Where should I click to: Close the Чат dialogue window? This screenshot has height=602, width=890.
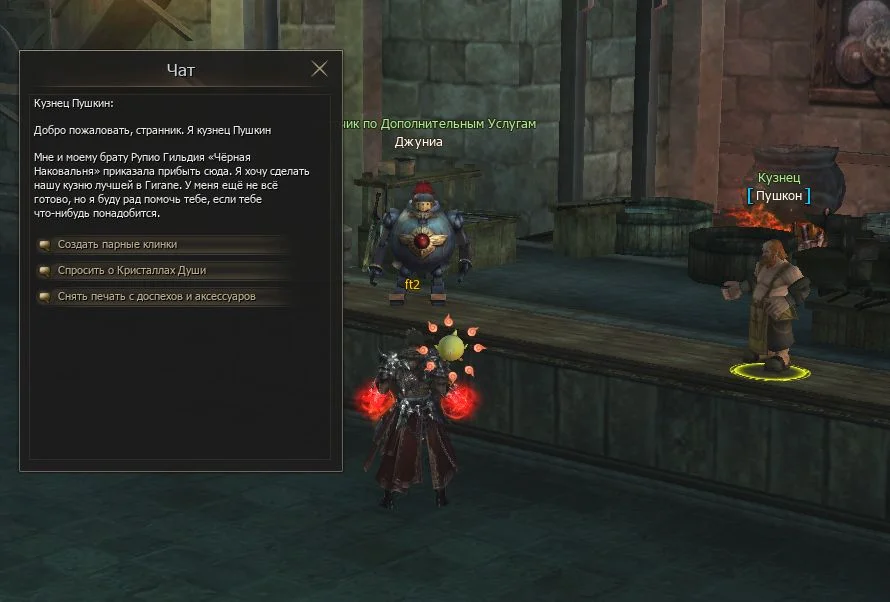320,69
